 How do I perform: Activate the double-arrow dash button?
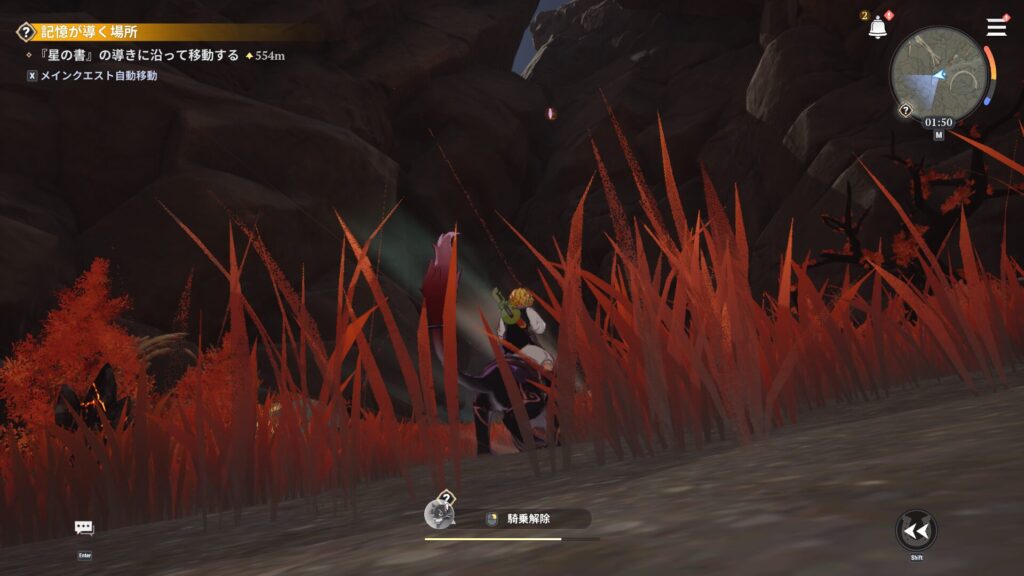pos(916,530)
